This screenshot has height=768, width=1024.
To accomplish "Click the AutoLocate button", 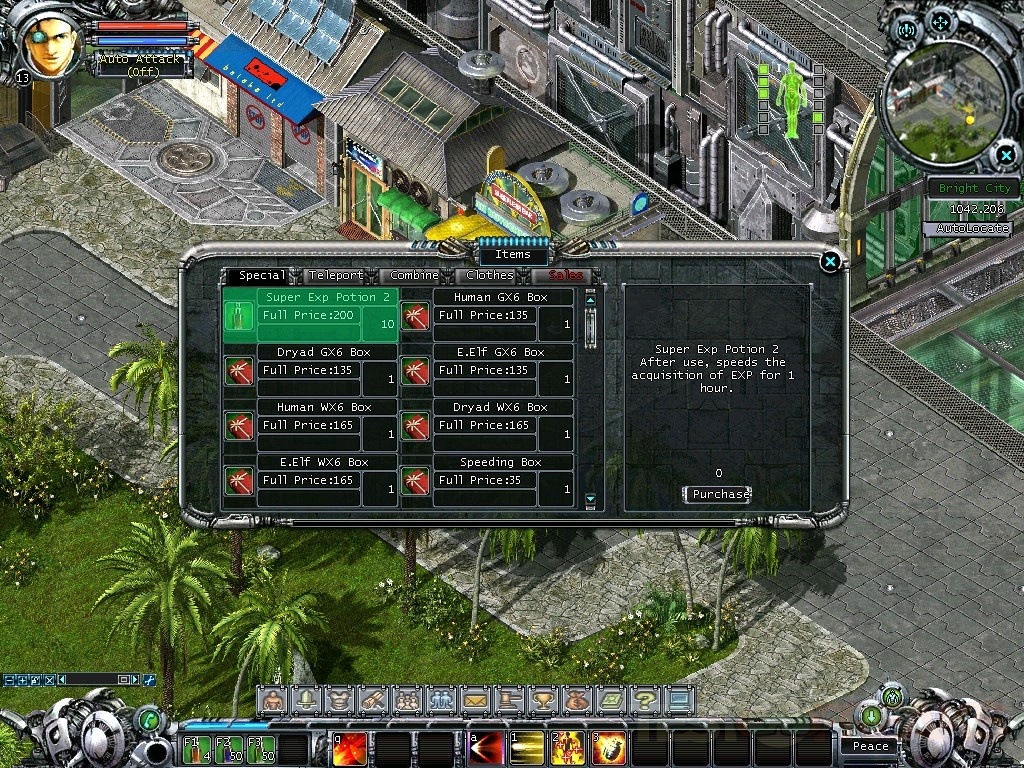I will pyautogui.click(x=973, y=229).
